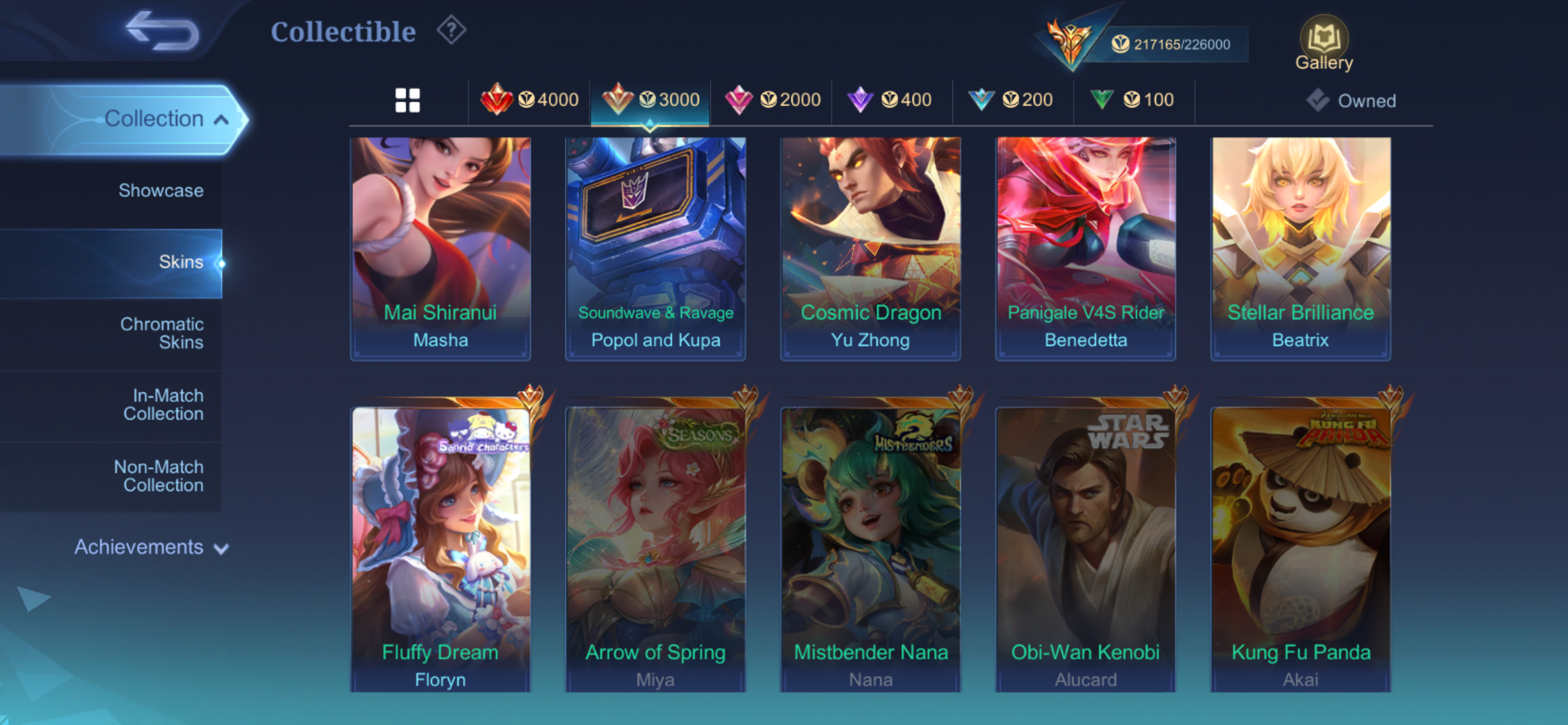Go to In-Match Collection
1568x725 pixels.
point(163,405)
